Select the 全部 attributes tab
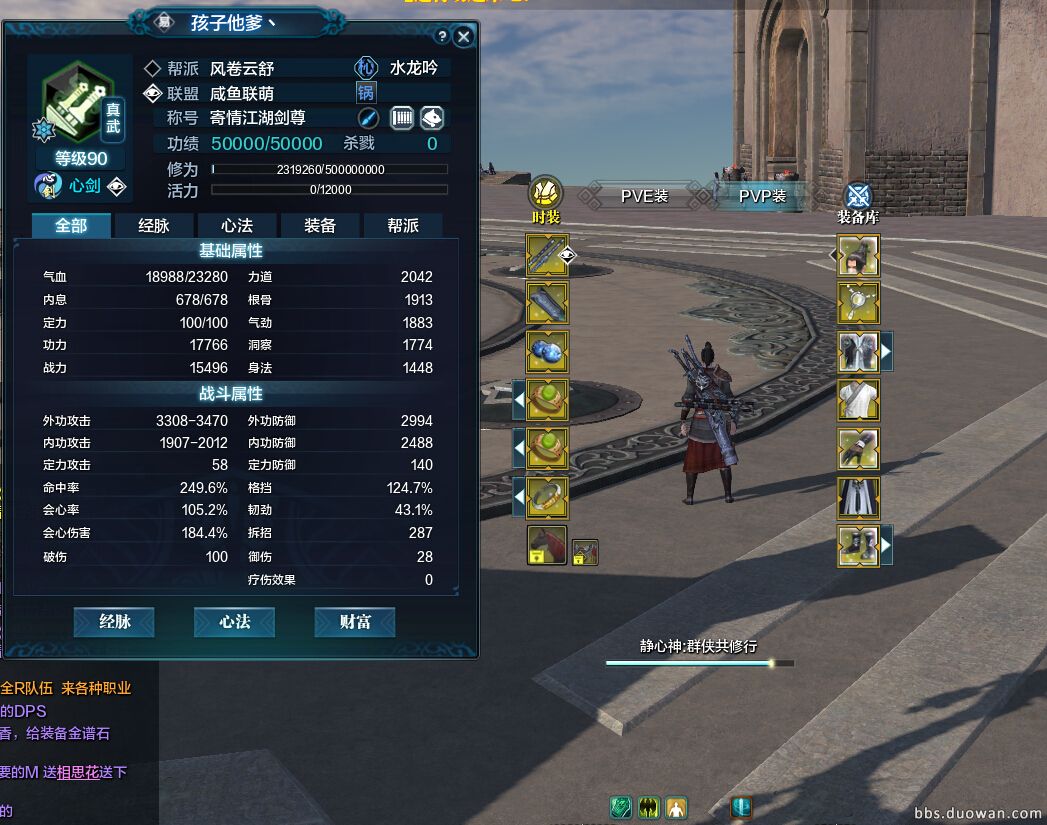The width and height of the screenshot is (1047, 825). click(x=71, y=226)
